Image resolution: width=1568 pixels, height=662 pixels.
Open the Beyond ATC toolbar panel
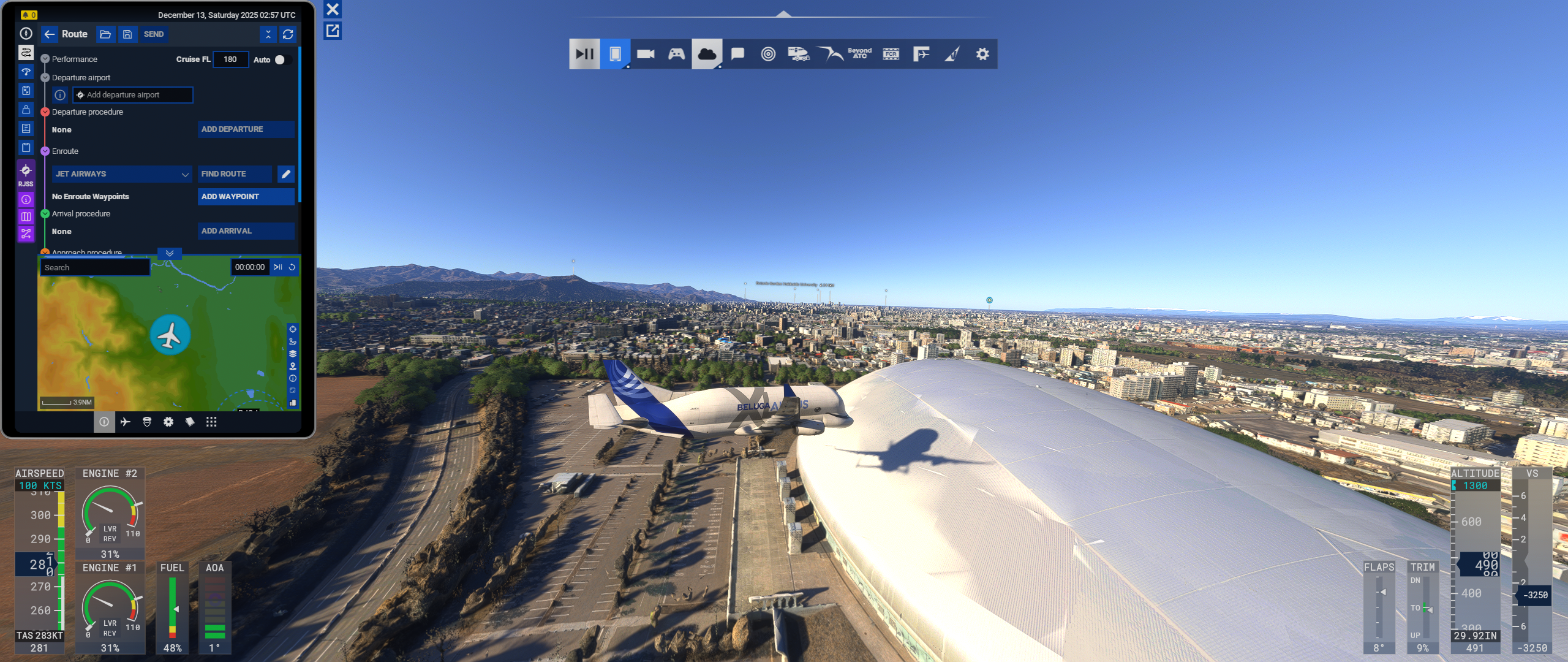pos(860,54)
